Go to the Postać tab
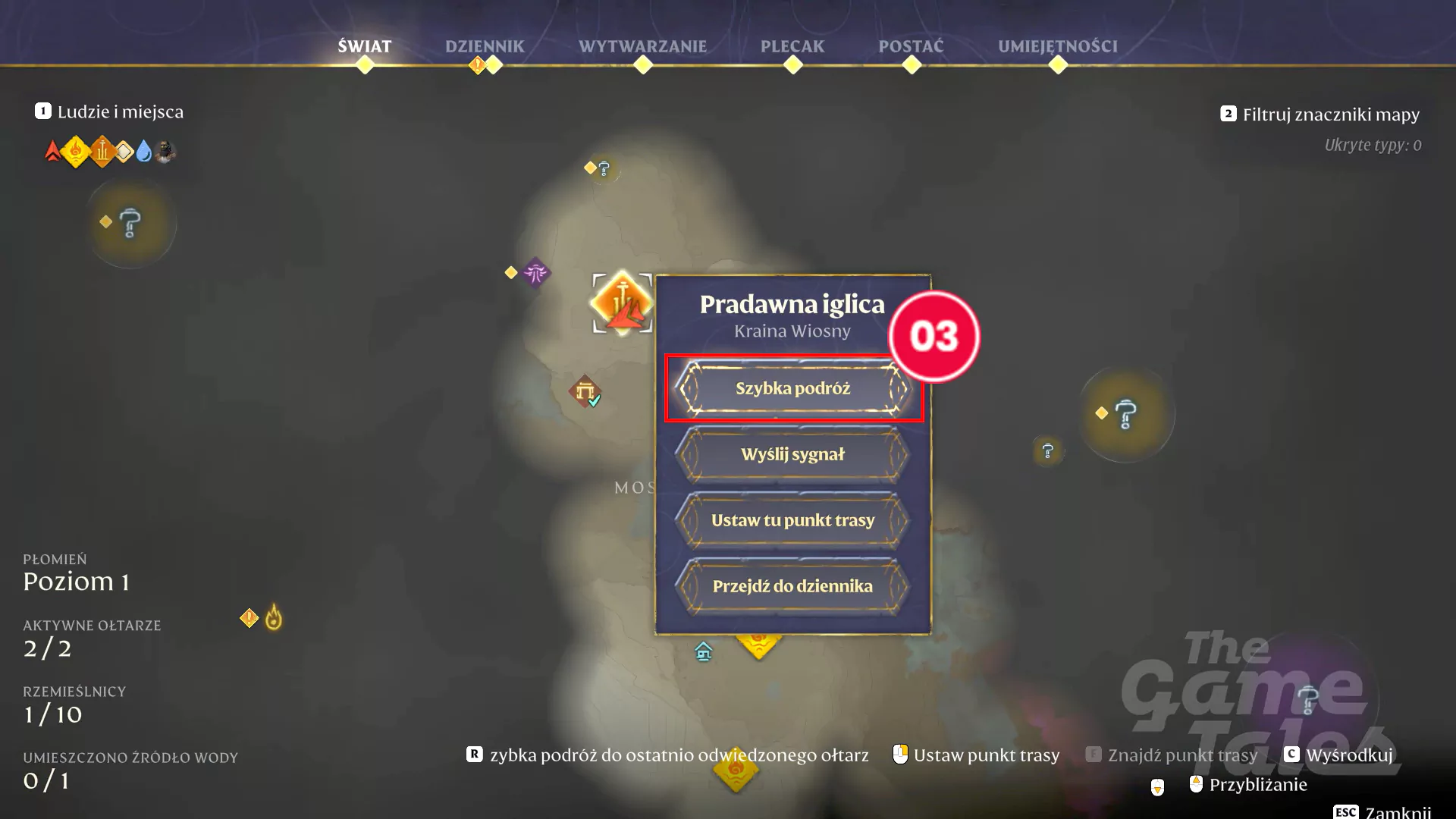Screen dimensions: 1456x819 click(911, 46)
